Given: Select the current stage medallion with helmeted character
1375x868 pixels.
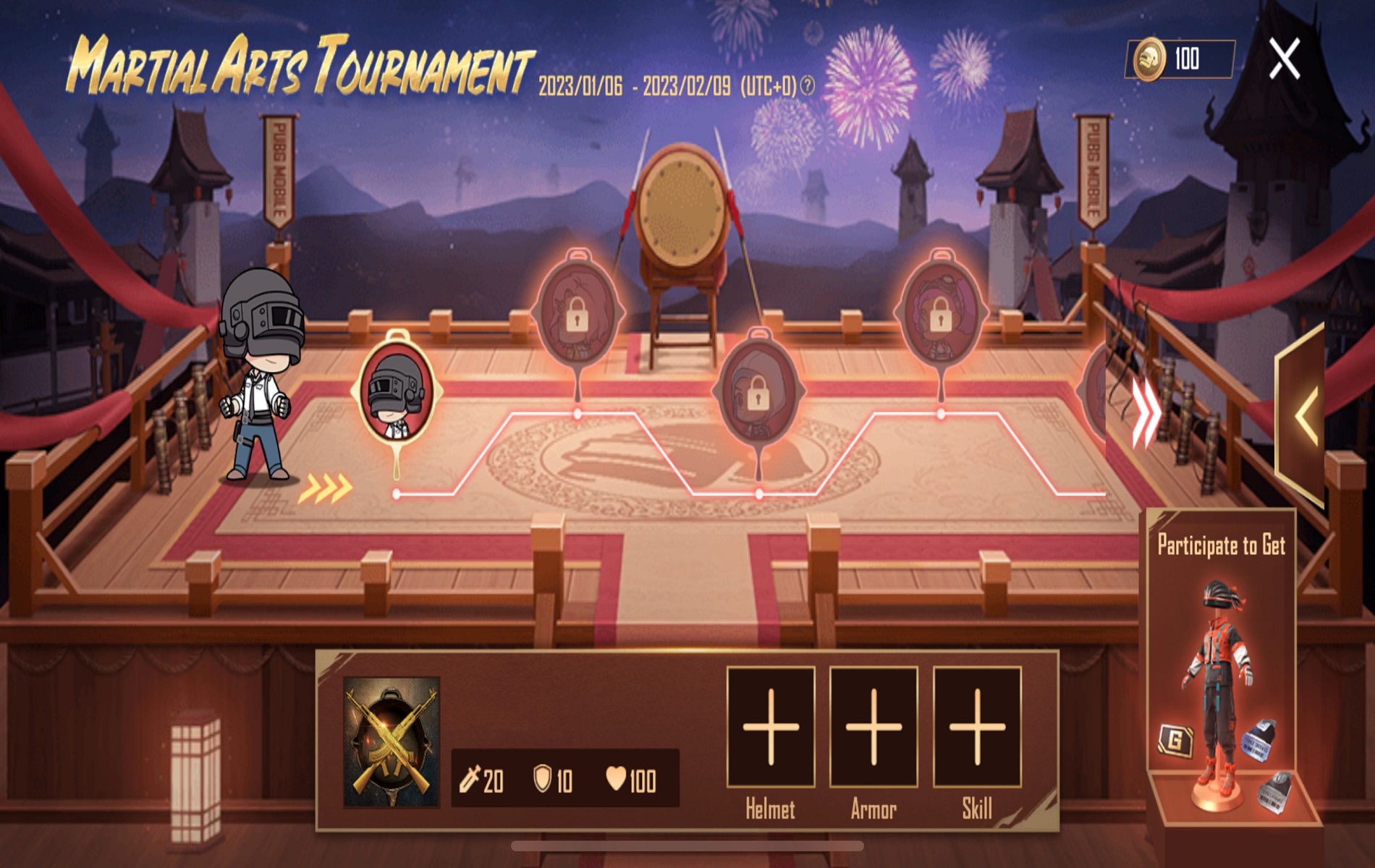Looking at the screenshot, I should 397,391.
